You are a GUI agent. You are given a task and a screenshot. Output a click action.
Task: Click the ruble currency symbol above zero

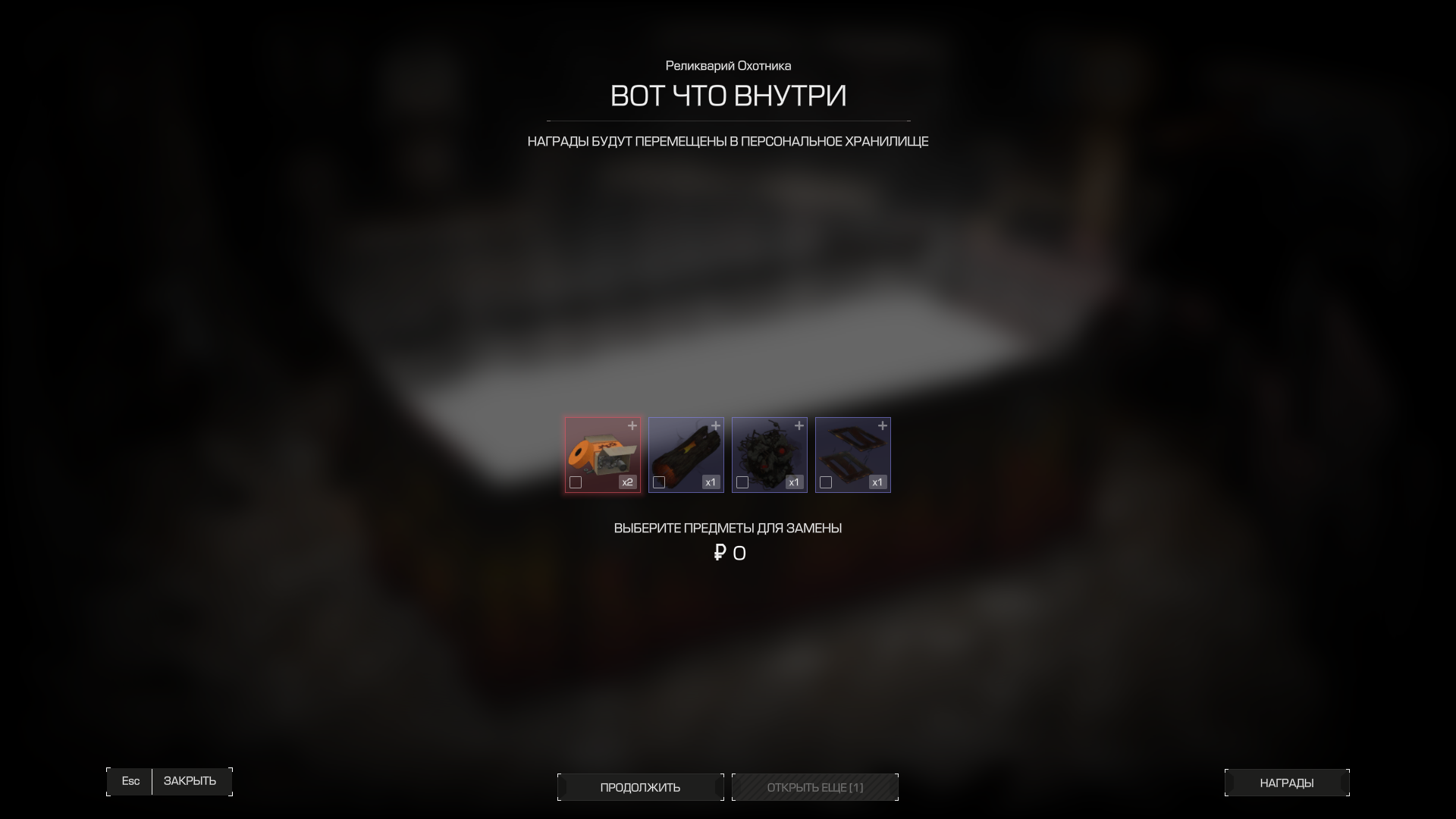click(719, 553)
